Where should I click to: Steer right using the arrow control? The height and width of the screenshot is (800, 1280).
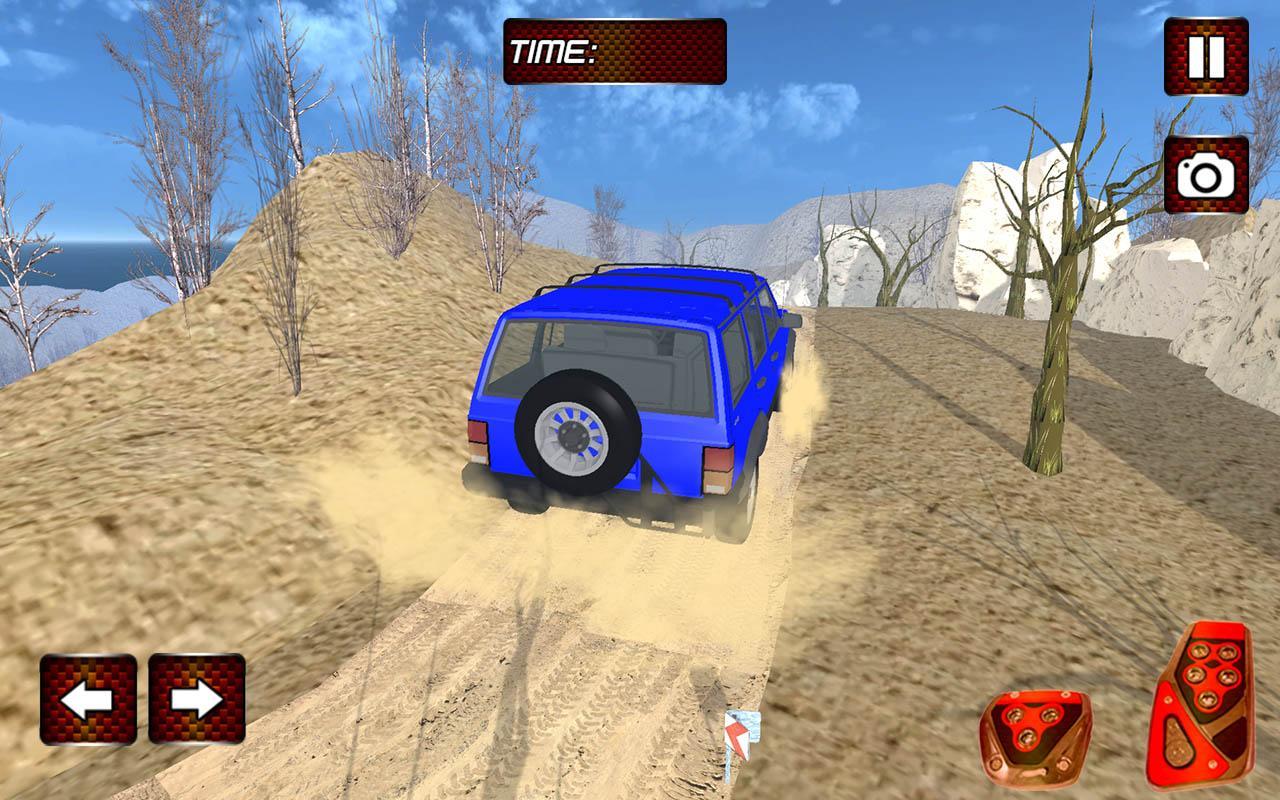point(196,699)
